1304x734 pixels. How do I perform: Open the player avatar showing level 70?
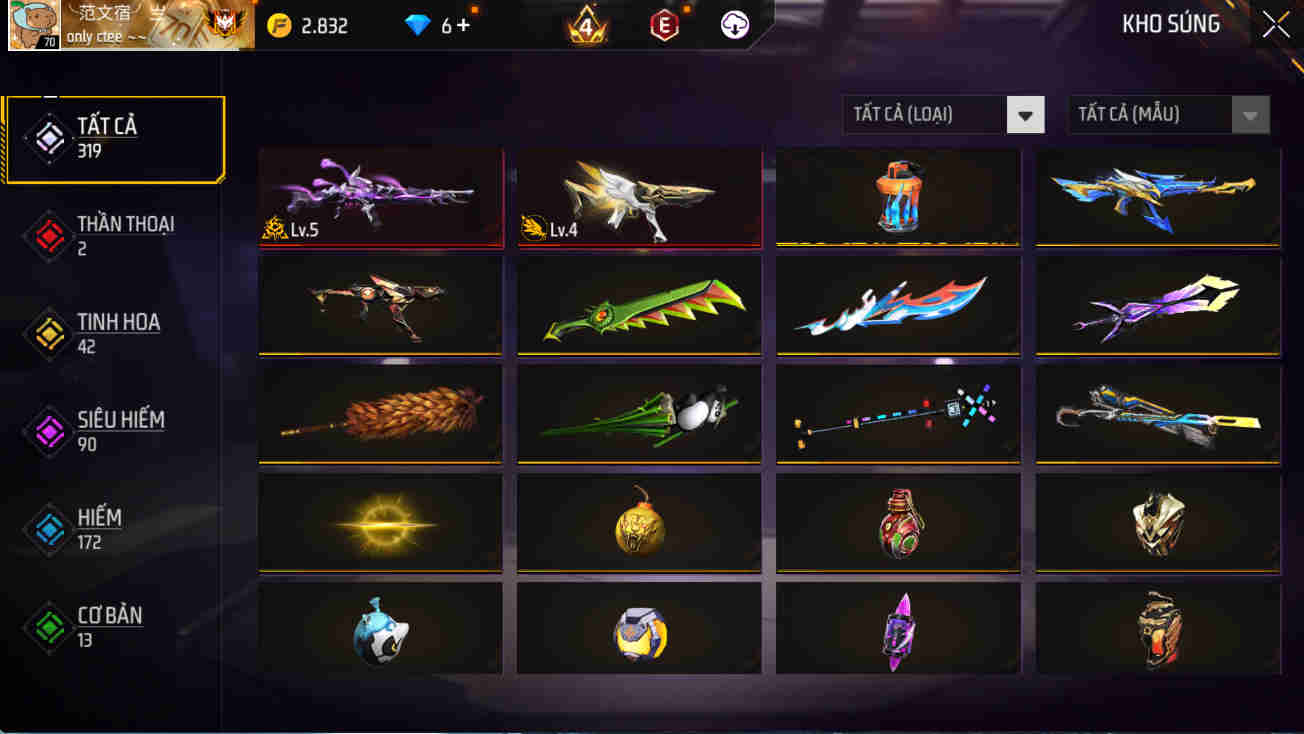click(36, 23)
